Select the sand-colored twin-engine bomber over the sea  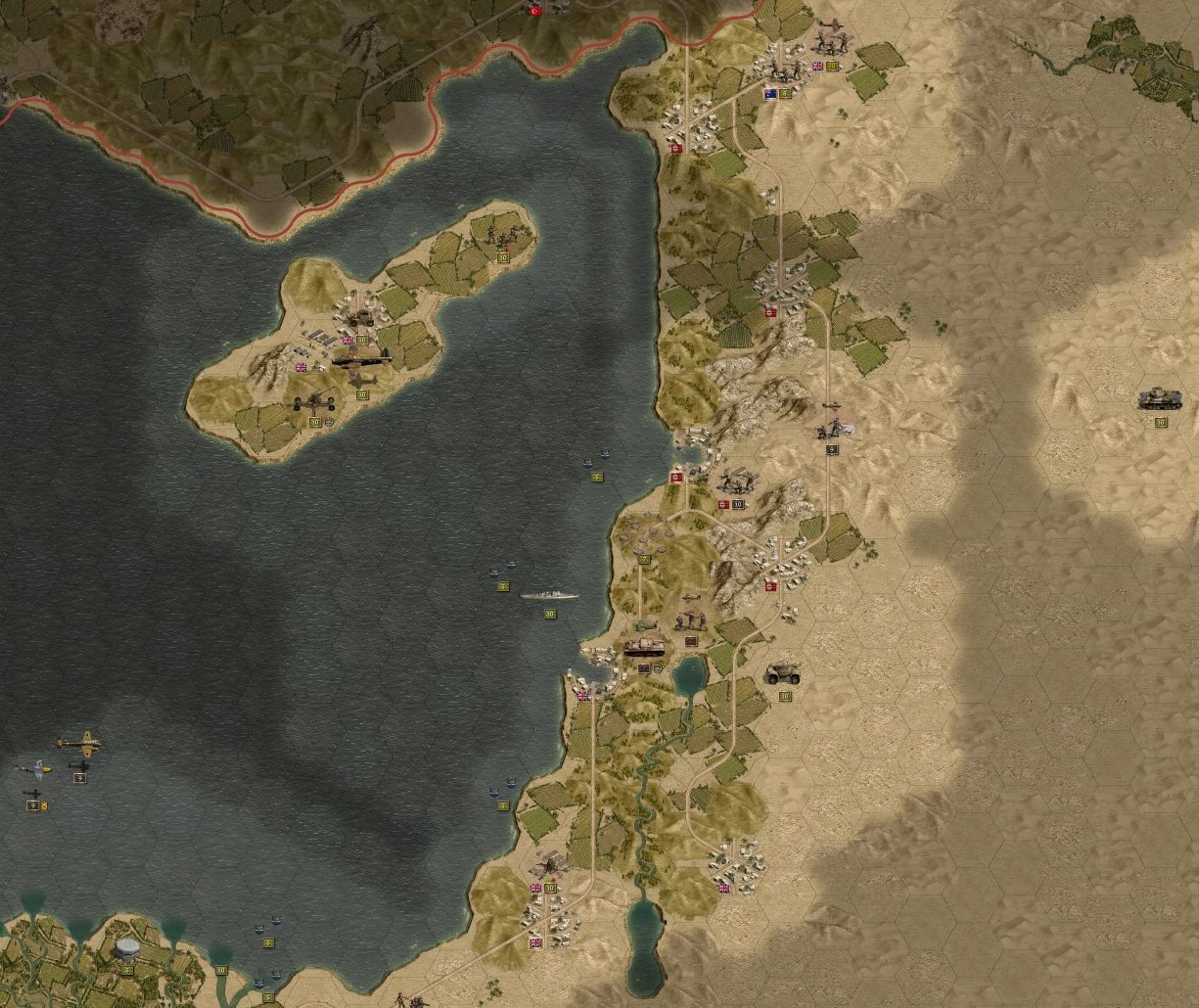78,744
